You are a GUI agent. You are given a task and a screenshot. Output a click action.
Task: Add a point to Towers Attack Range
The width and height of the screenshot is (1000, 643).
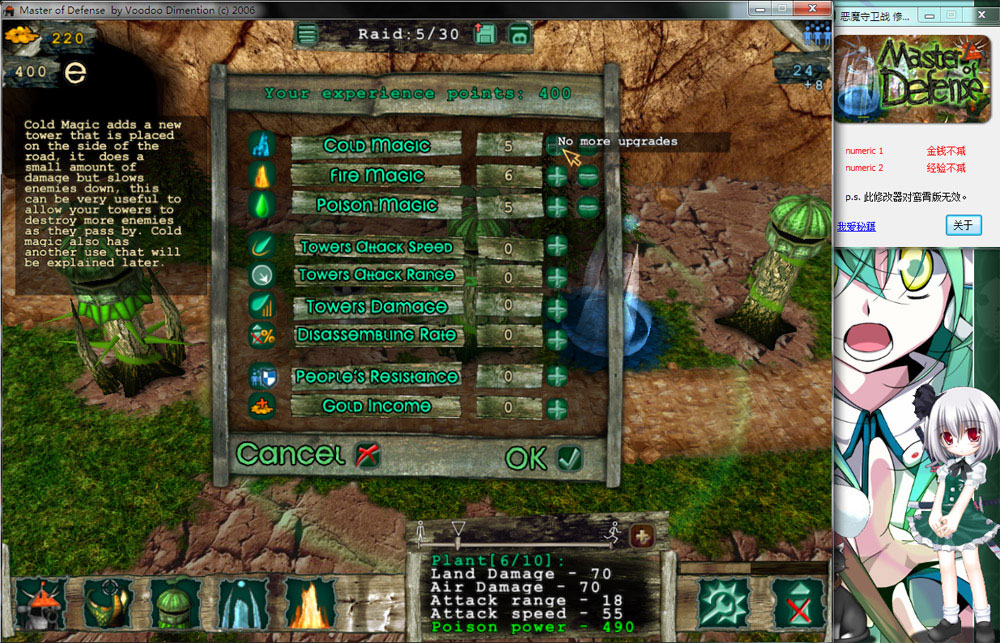tap(557, 277)
